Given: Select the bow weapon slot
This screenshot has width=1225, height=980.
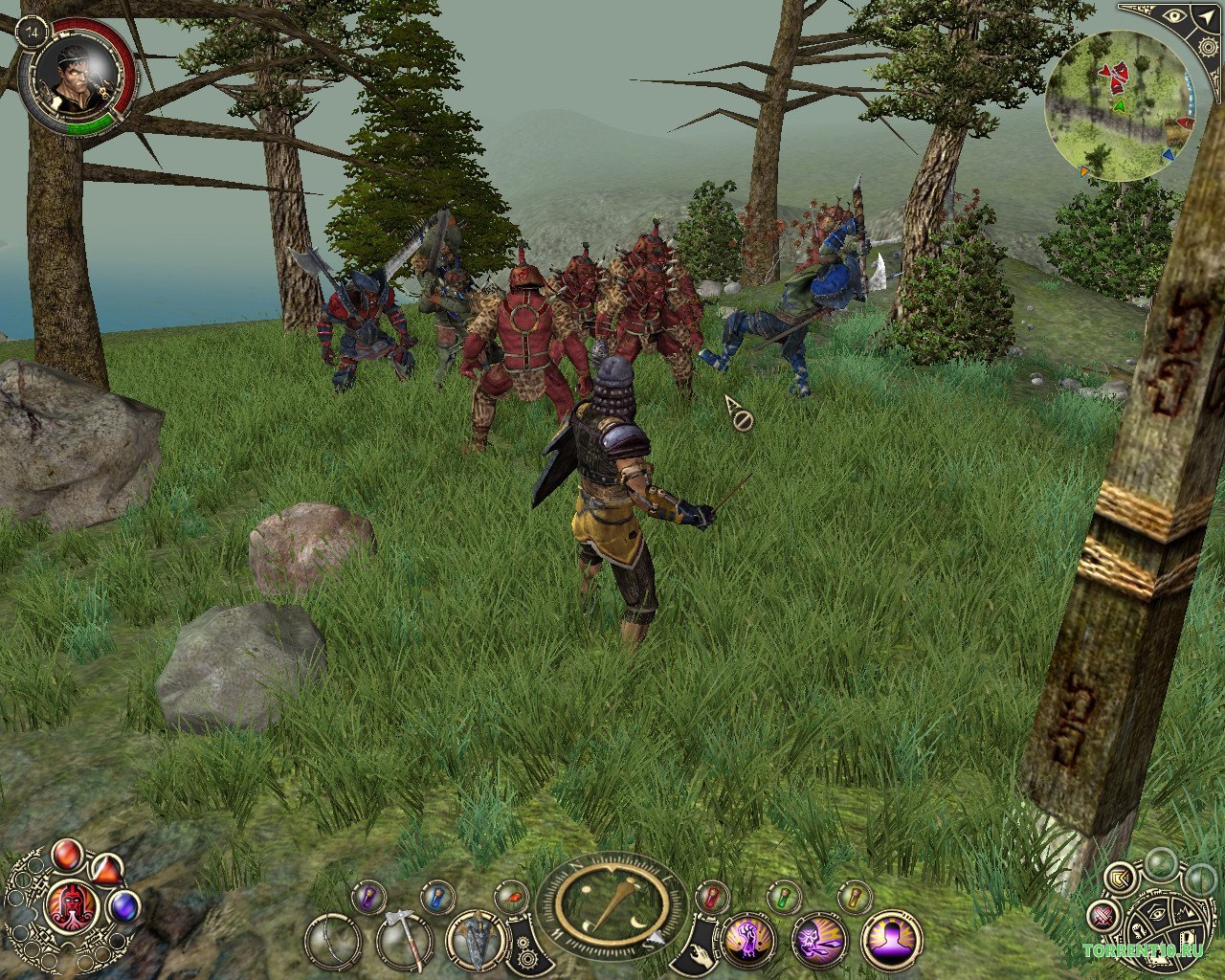Looking at the screenshot, I should point(333,943).
